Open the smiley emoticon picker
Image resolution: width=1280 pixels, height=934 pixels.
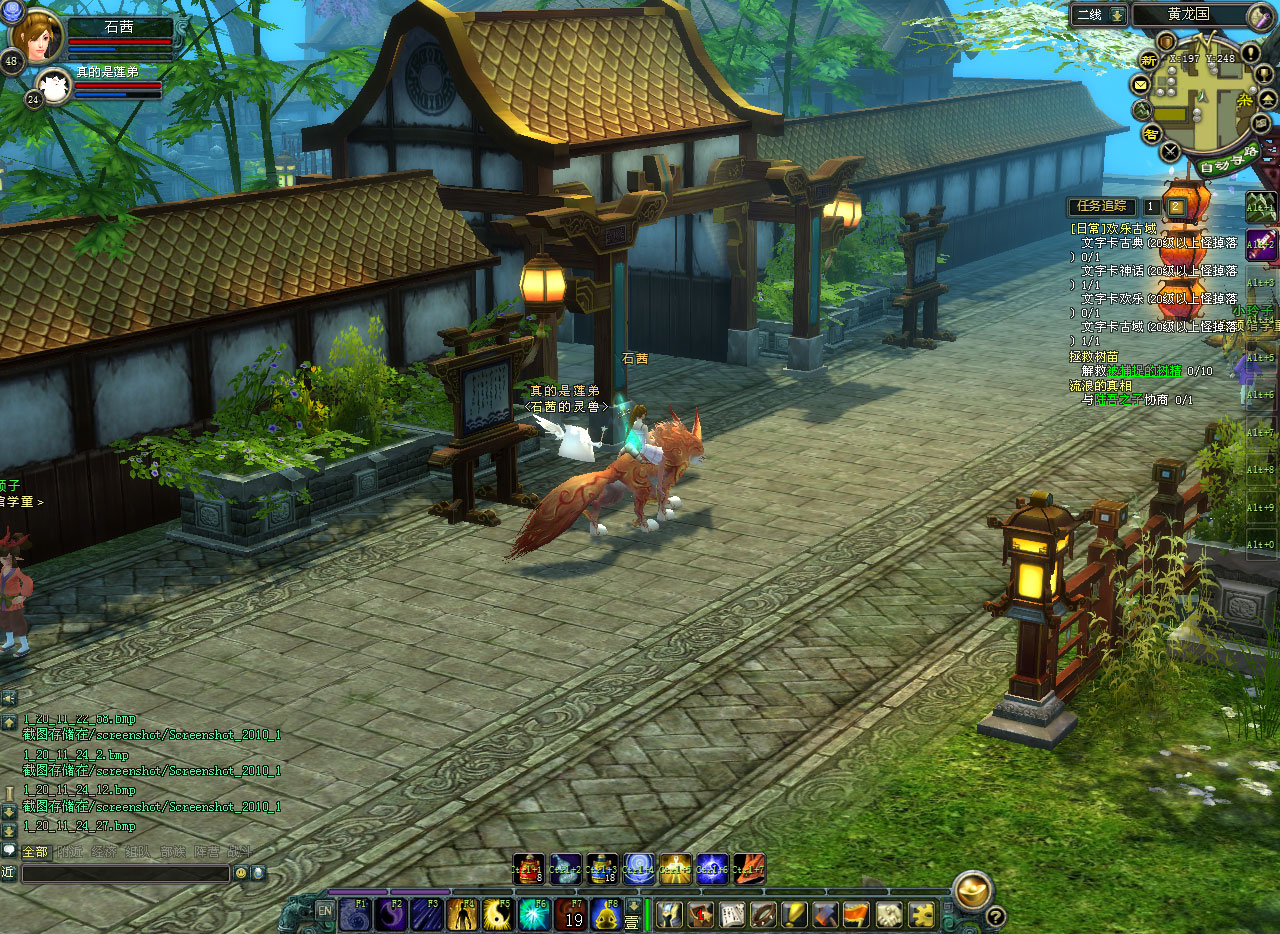(x=241, y=873)
